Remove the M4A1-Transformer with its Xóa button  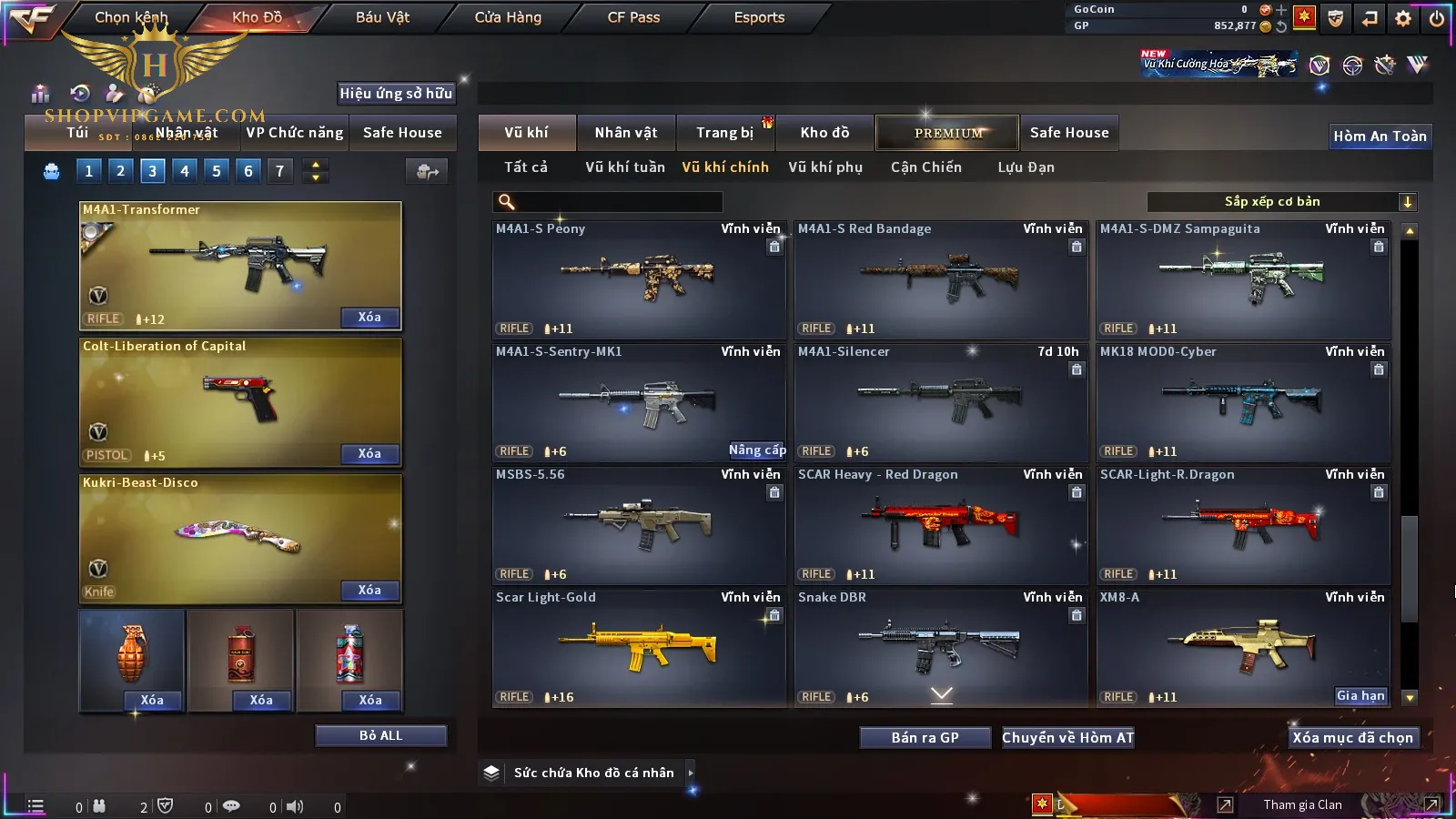tap(369, 318)
